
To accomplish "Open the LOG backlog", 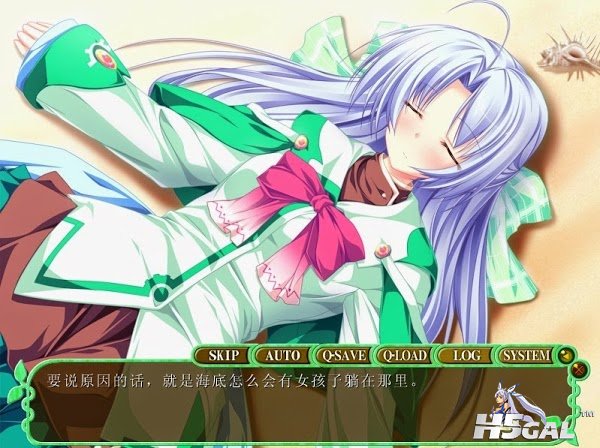I will point(465,354).
